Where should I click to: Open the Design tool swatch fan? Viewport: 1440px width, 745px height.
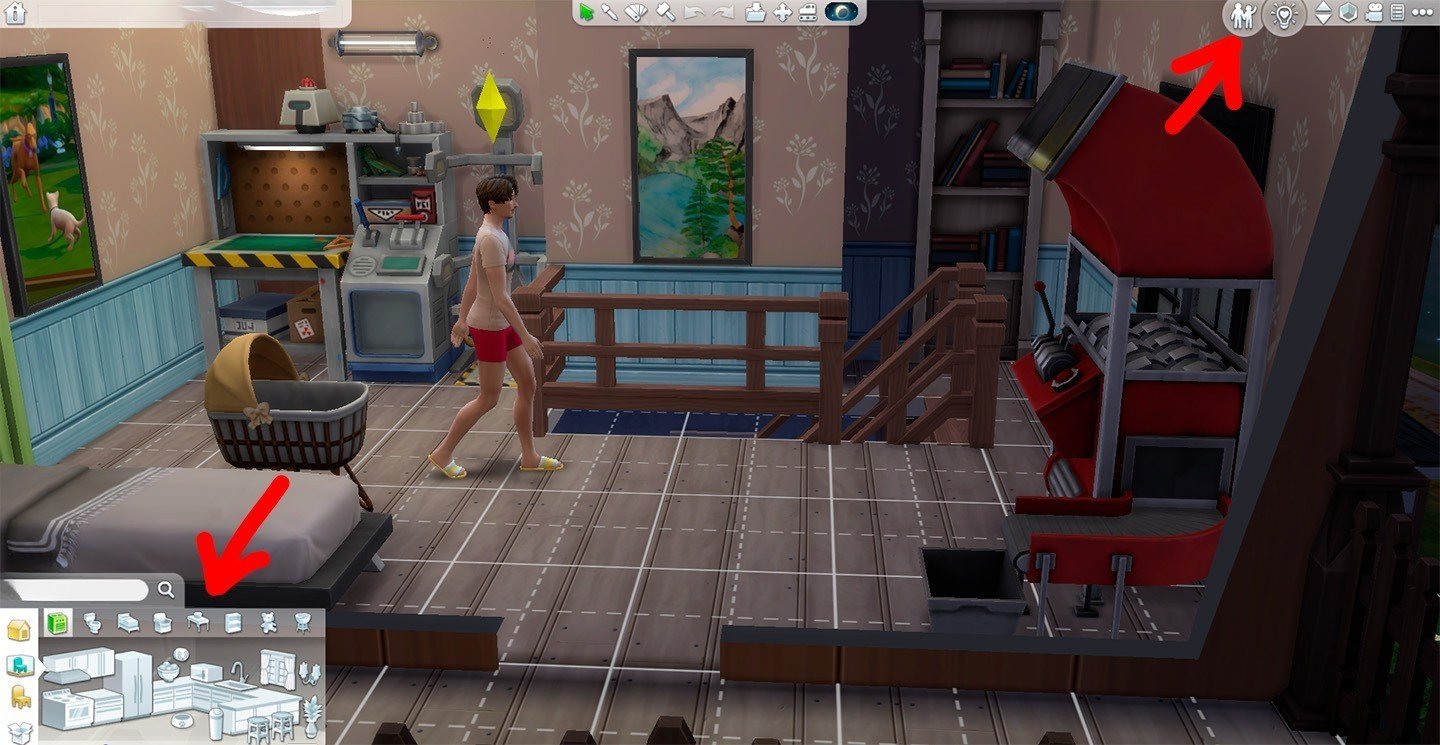tap(636, 13)
